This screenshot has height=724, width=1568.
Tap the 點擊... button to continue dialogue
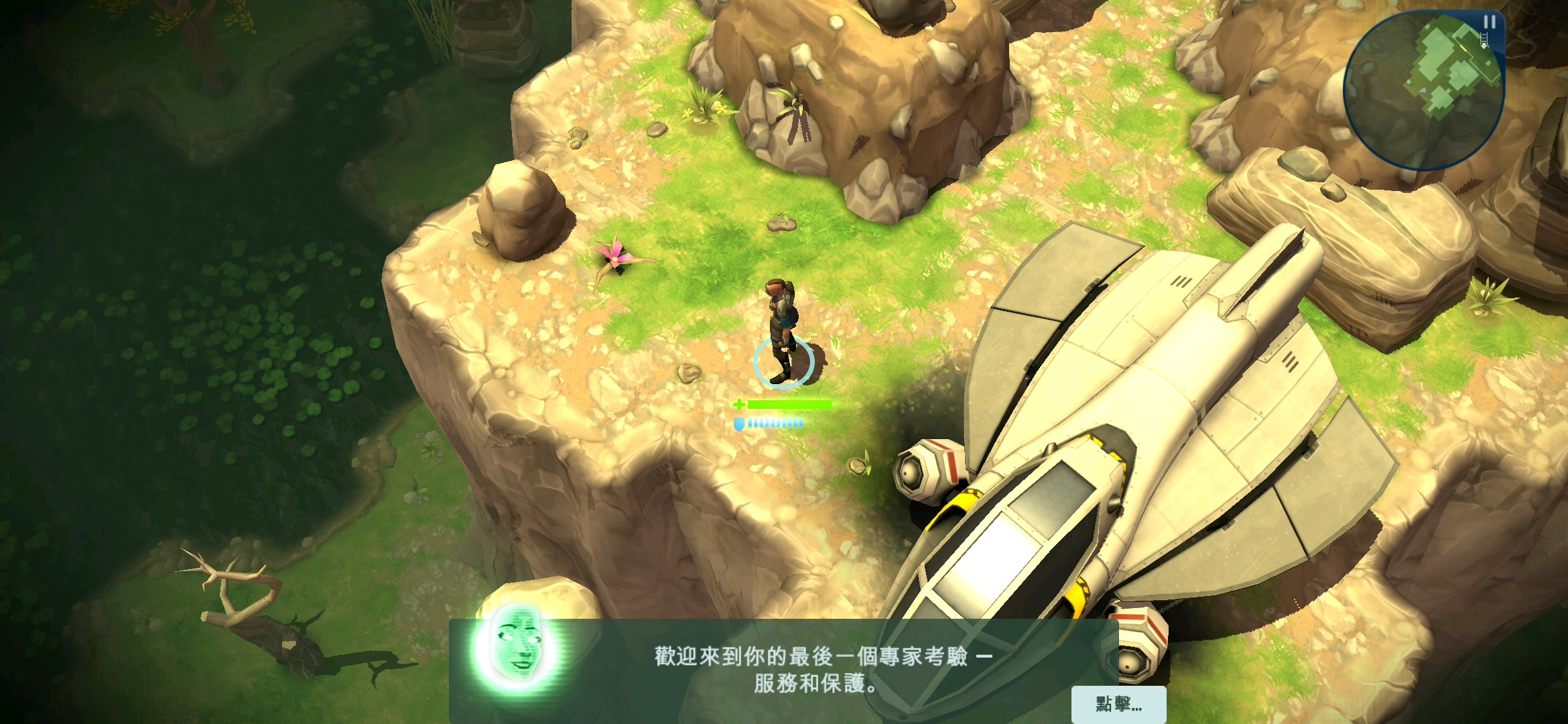point(1118,704)
